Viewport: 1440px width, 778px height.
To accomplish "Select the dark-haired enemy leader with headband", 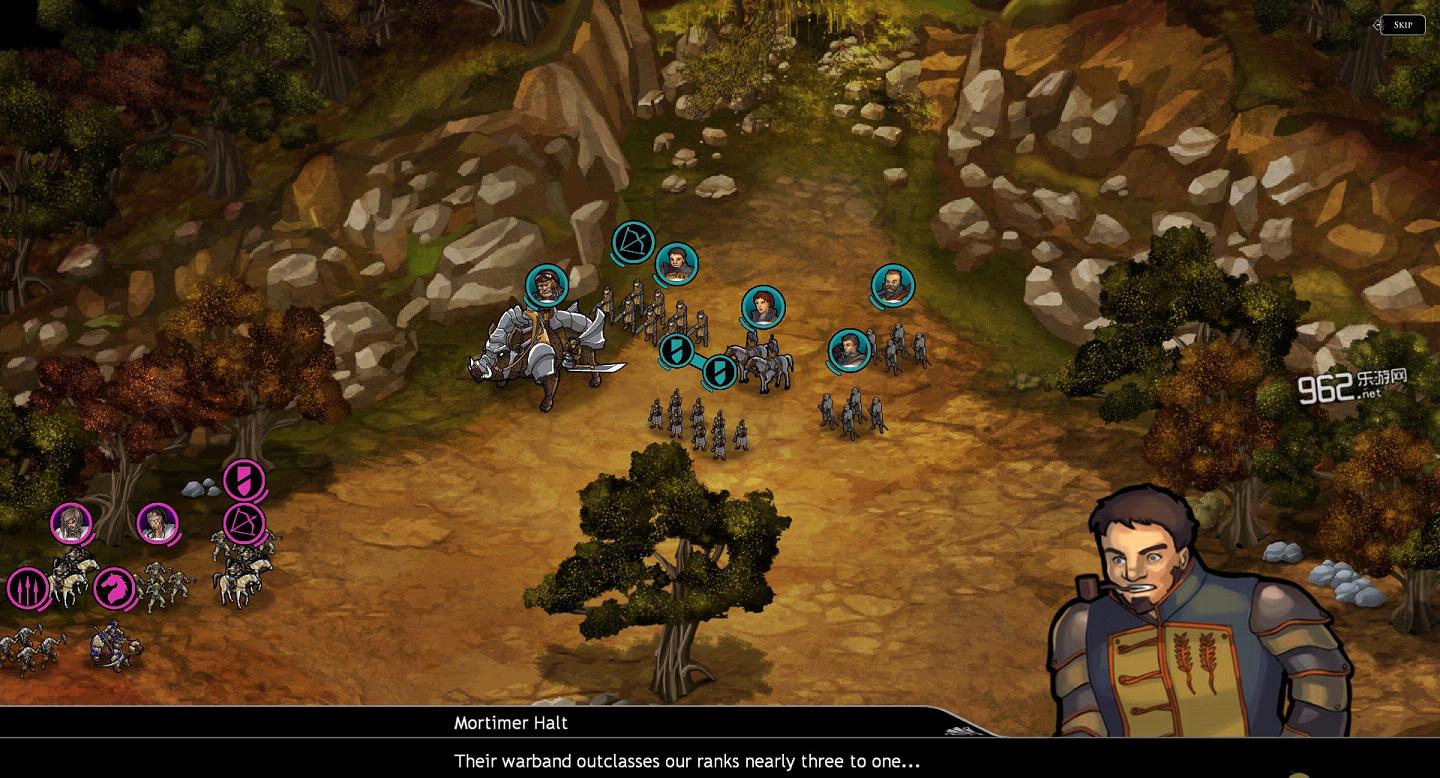I will (x=157, y=522).
